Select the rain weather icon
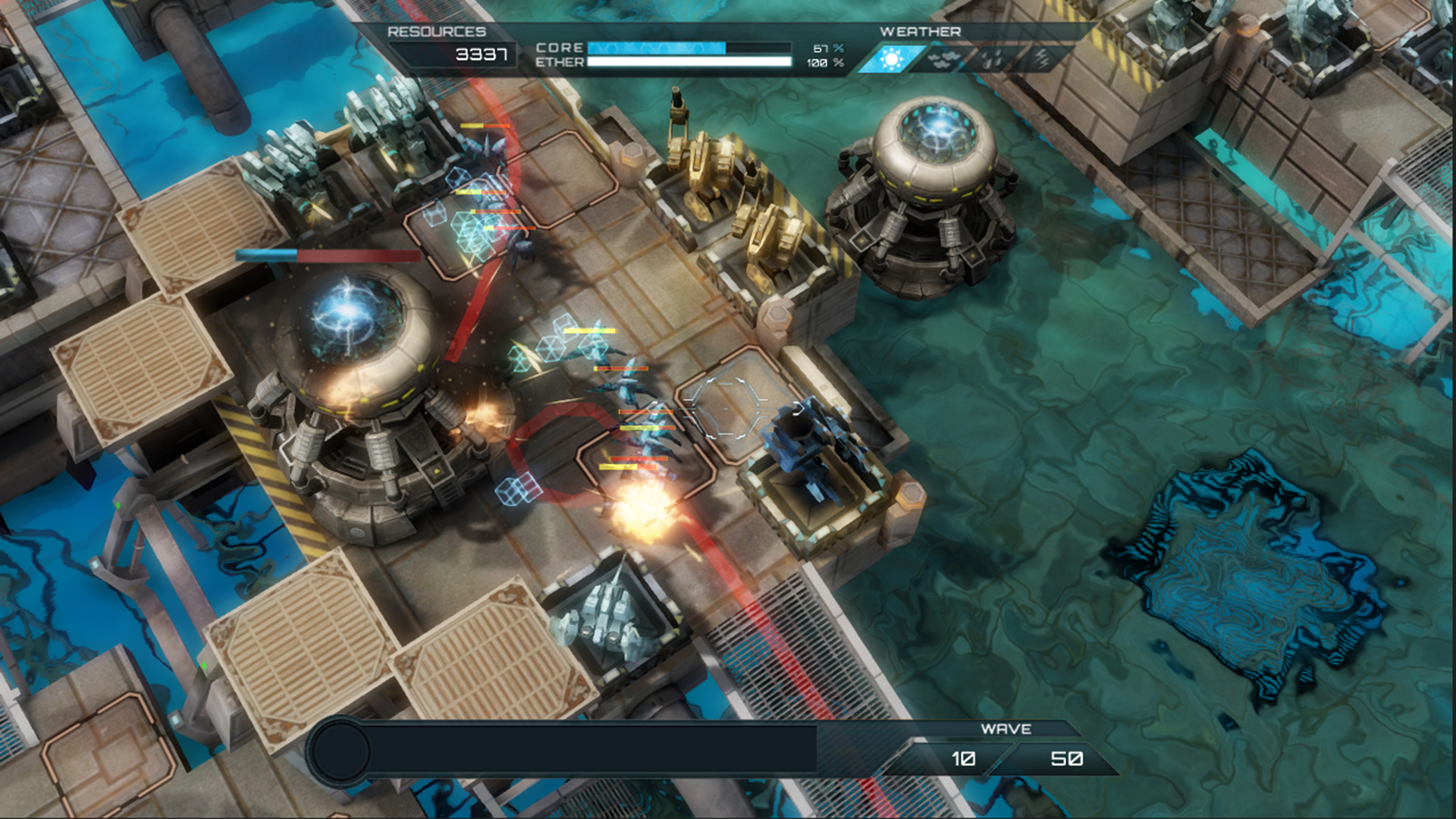 tap(992, 58)
